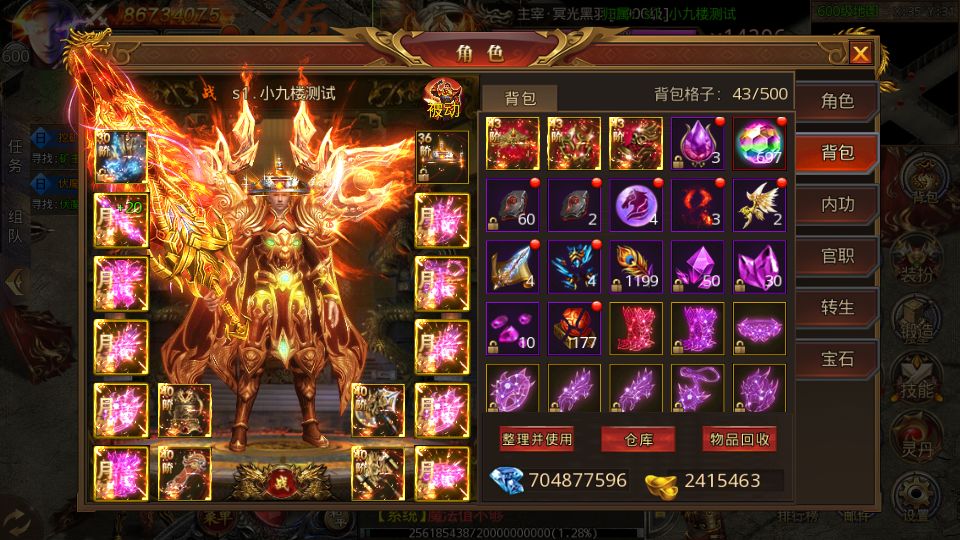Screen dimensions: 960x540
Task: Open the 内功 side tab
Action: pyautogui.click(x=837, y=204)
